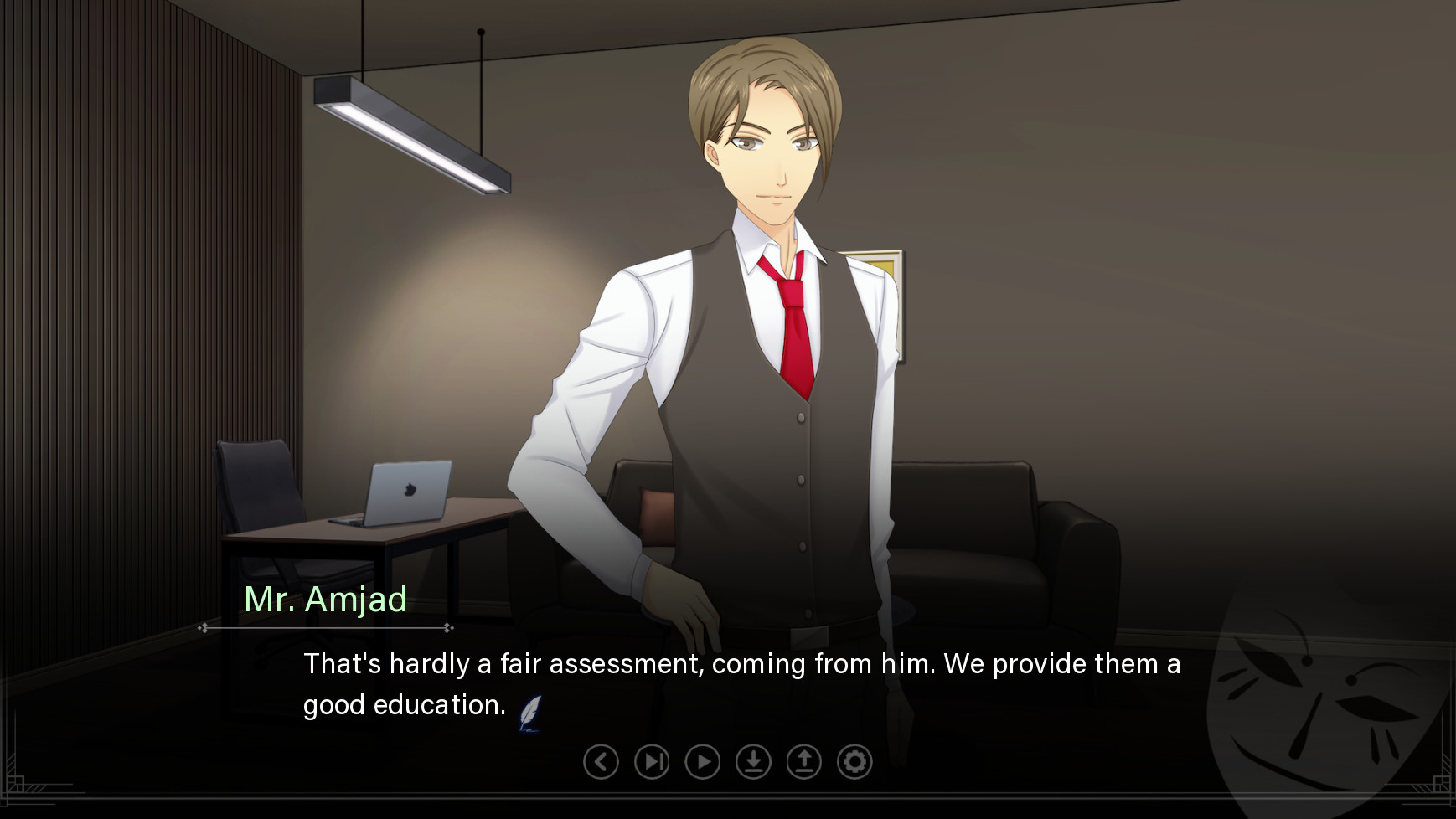This screenshot has width=1456, height=819.
Task: Toggle the quick menu visibility
Action: pos(727,763)
